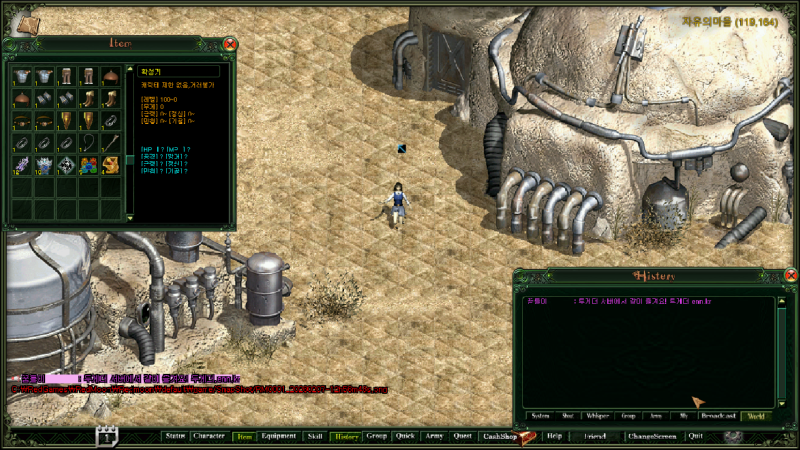Open the calendar icon on bottom bar
The image size is (800, 450).
[107, 436]
